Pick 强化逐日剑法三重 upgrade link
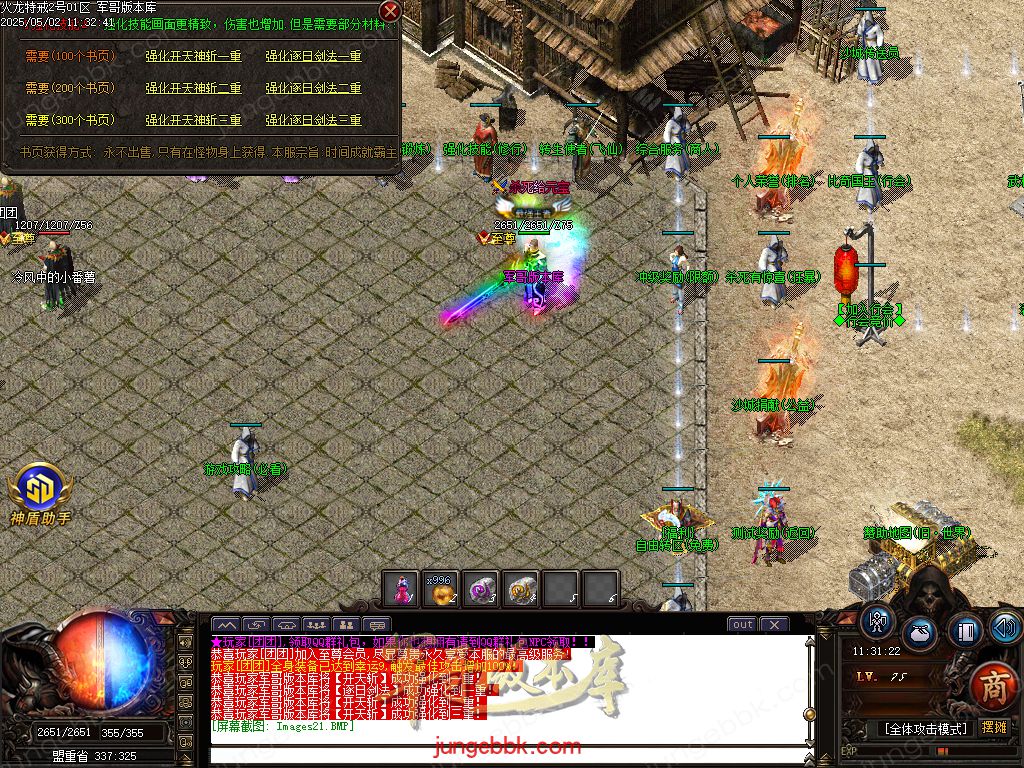Image resolution: width=1024 pixels, height=768 pixels. pos(313,121)
